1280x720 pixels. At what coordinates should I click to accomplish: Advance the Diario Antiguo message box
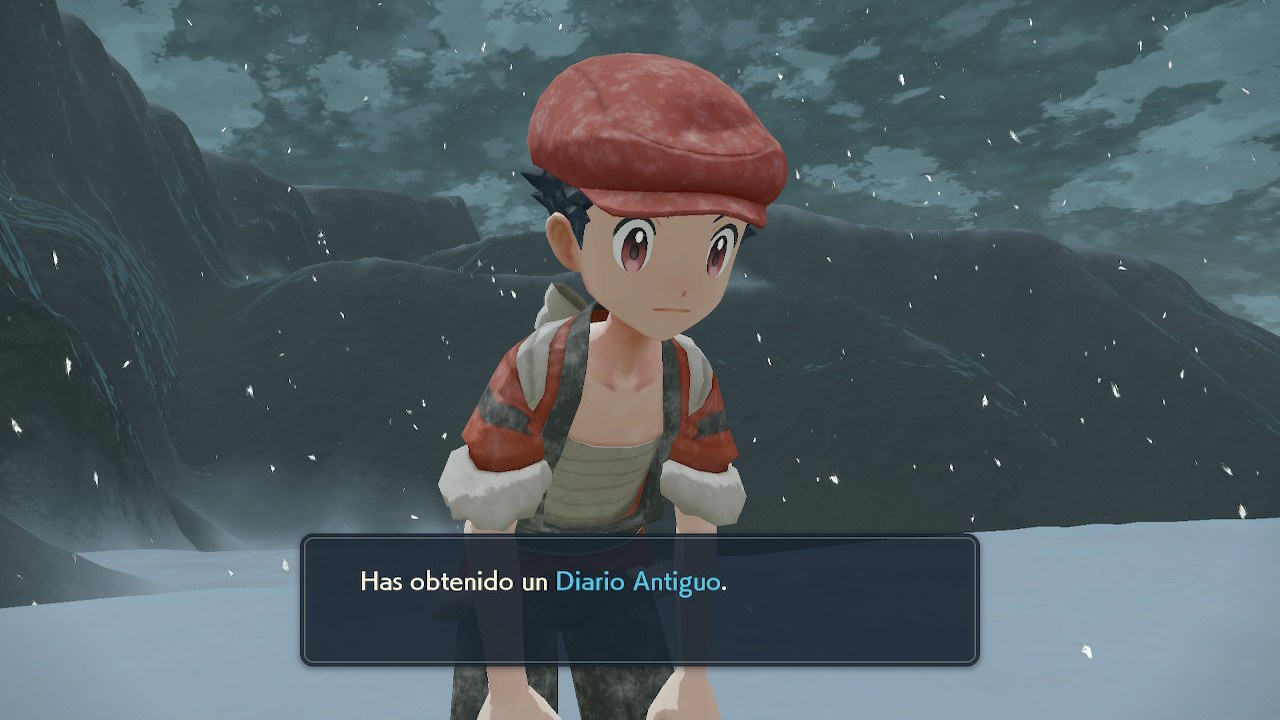(x=640, y=600)
